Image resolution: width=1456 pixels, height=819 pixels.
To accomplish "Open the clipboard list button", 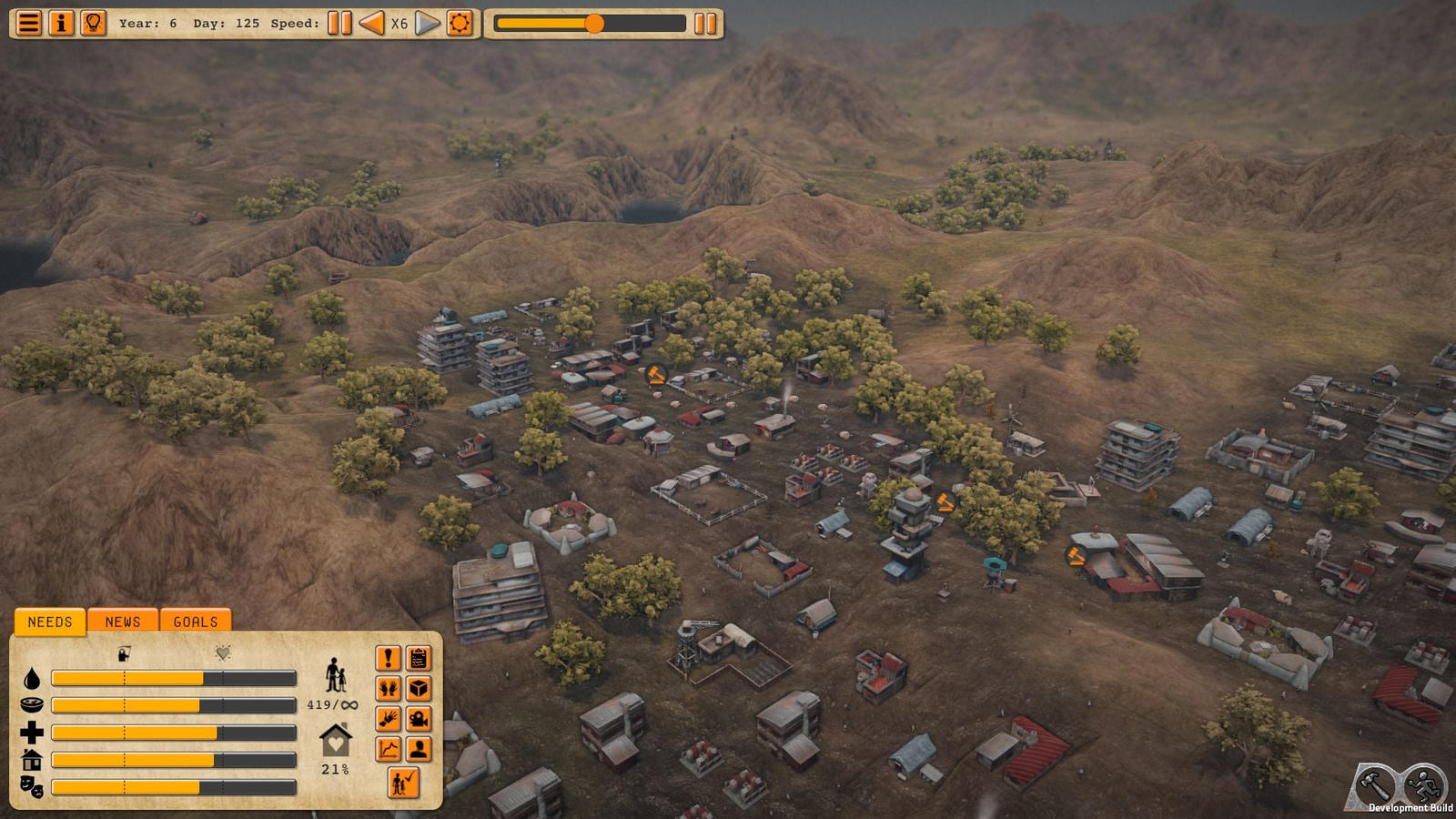I will (419, 658).
